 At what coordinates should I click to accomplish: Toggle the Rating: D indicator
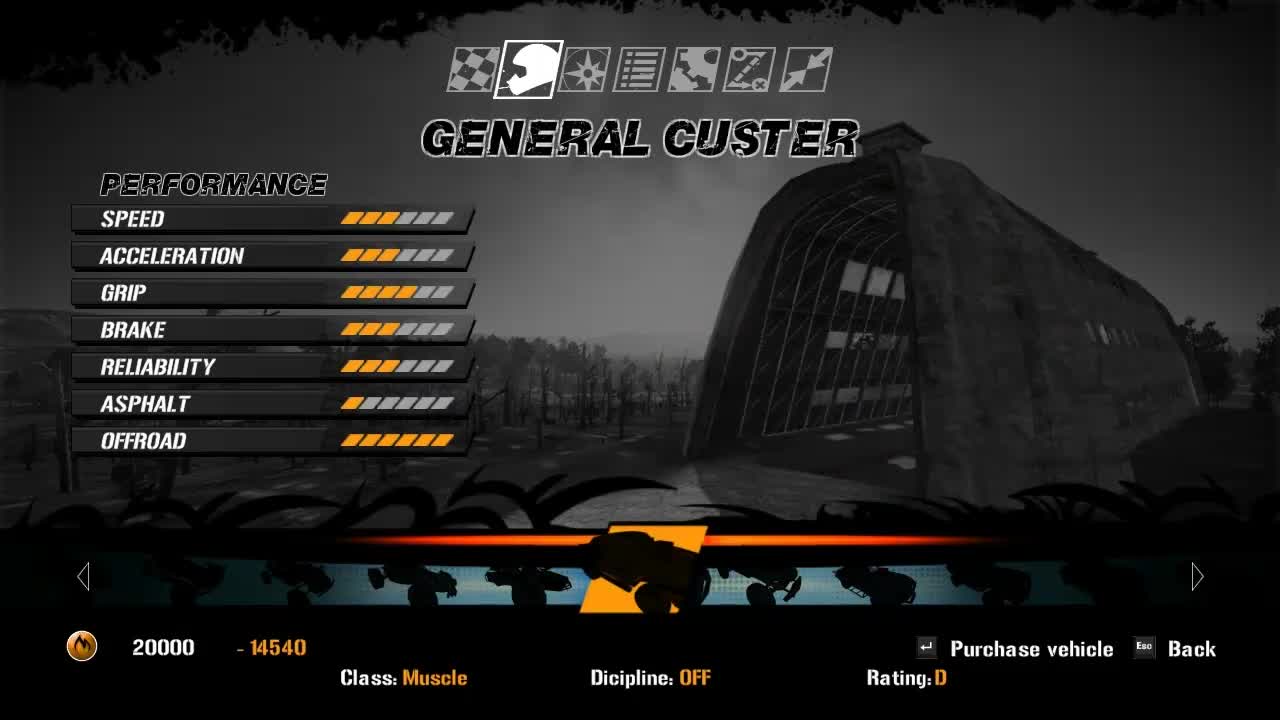click(905, 677)
